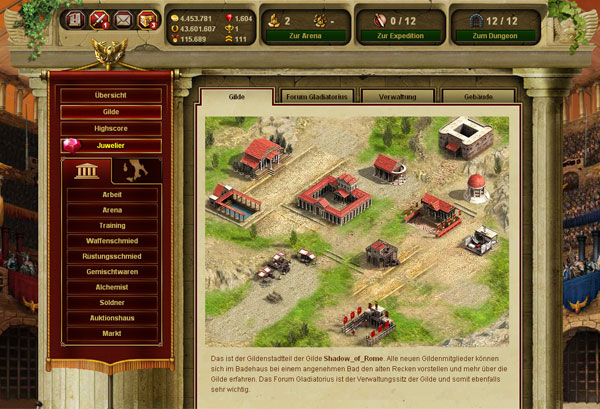This screenshot has height=409, width=600.
Task: Open the Übersicht menu entry
Action: tap(112, 95)
